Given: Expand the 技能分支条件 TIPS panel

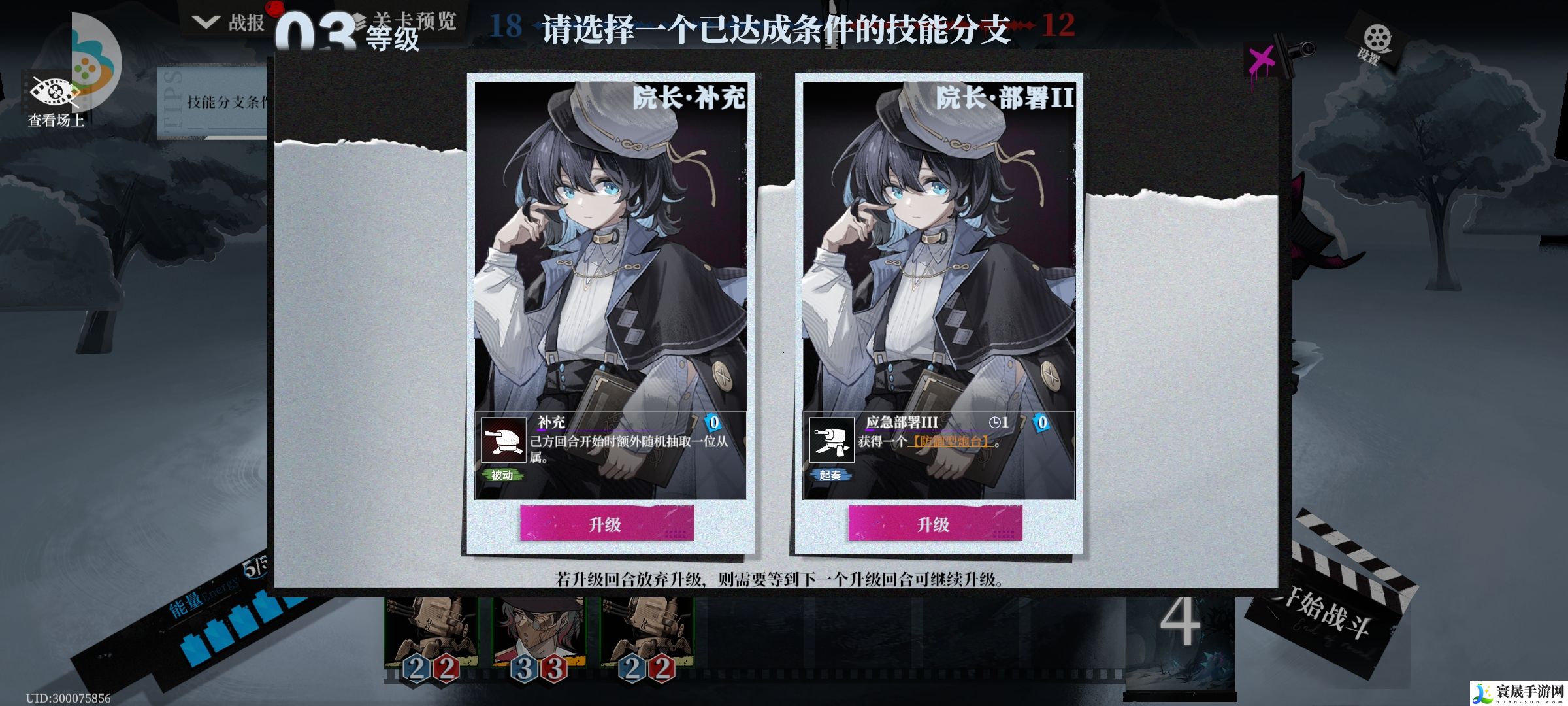Looking at the screenshot, I should [x=216, y=101].
